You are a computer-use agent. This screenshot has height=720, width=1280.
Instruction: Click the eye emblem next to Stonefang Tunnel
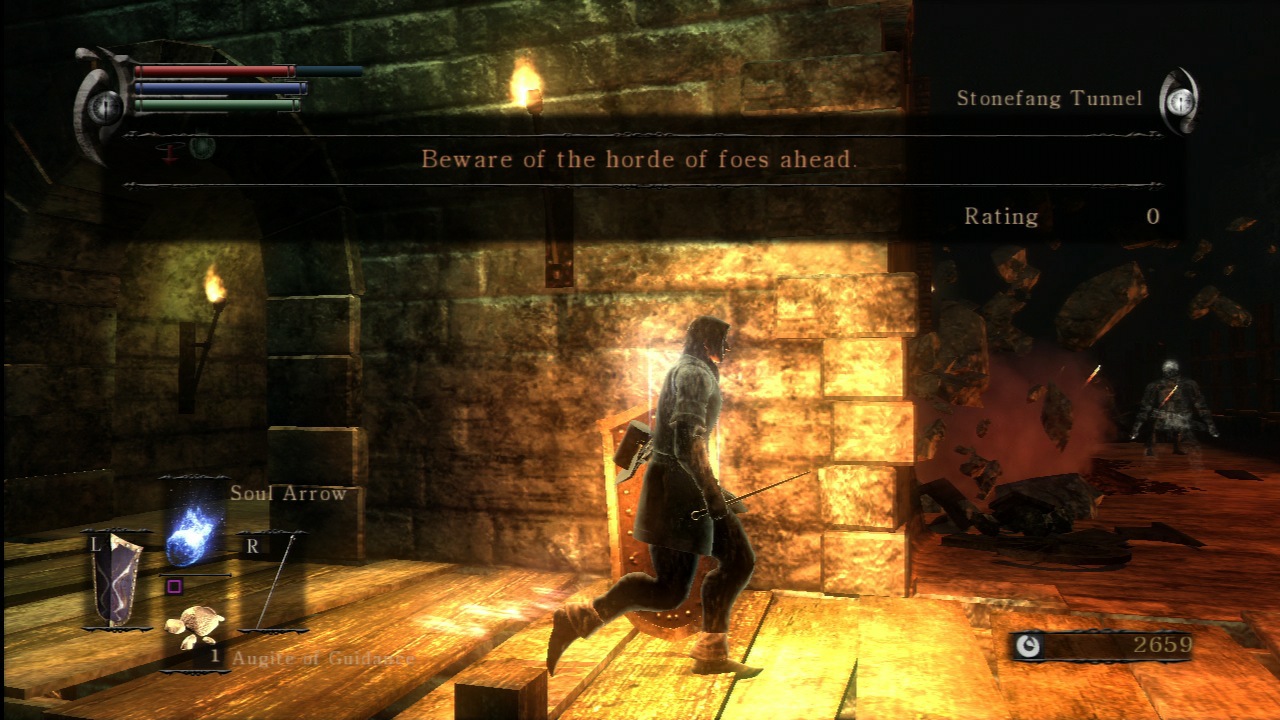tap(1183, 102)
